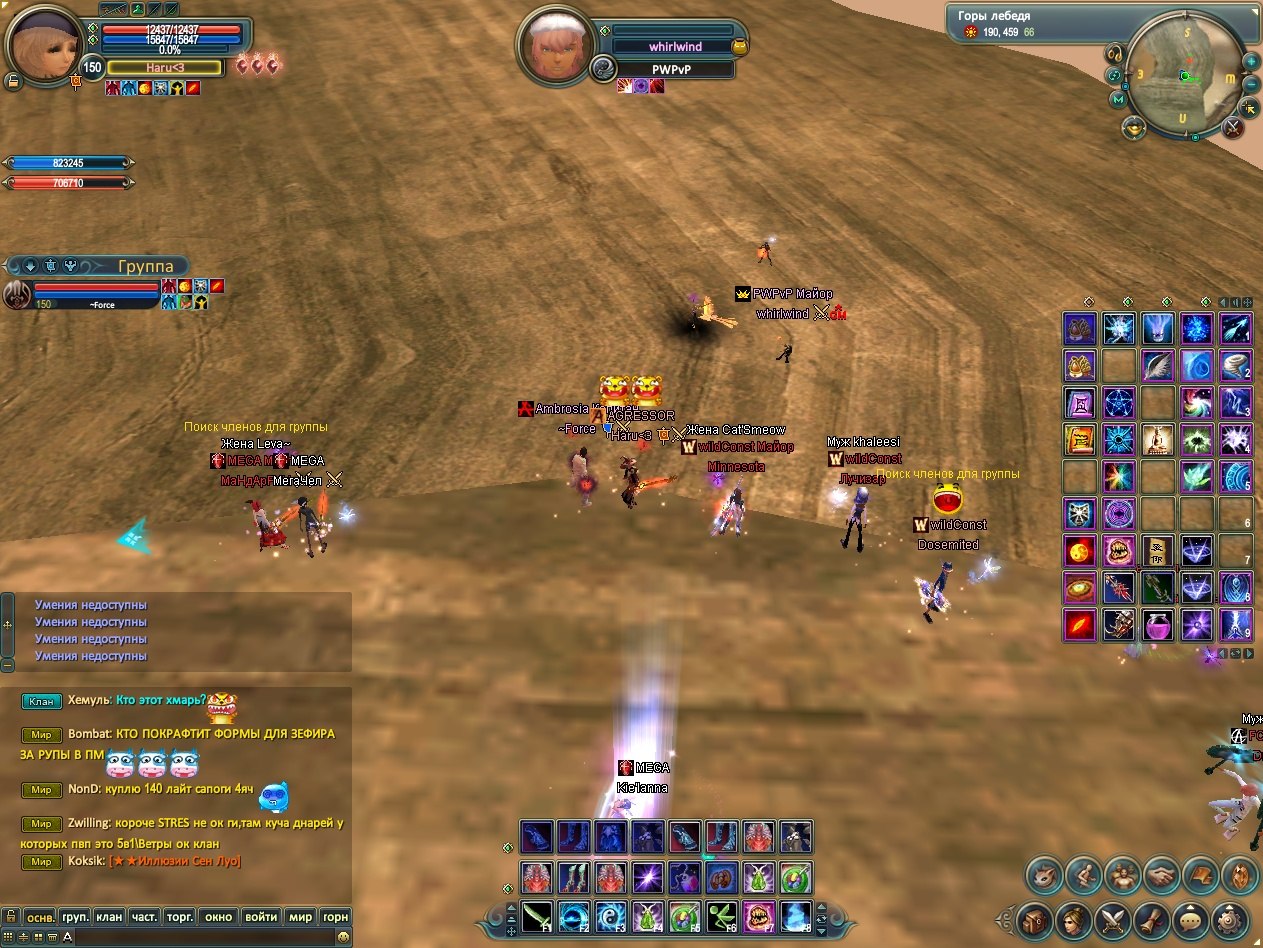The image size is (1263, 948).
Task: Zoom out the minimap with minus button
Action: (x=1251, y=83)
